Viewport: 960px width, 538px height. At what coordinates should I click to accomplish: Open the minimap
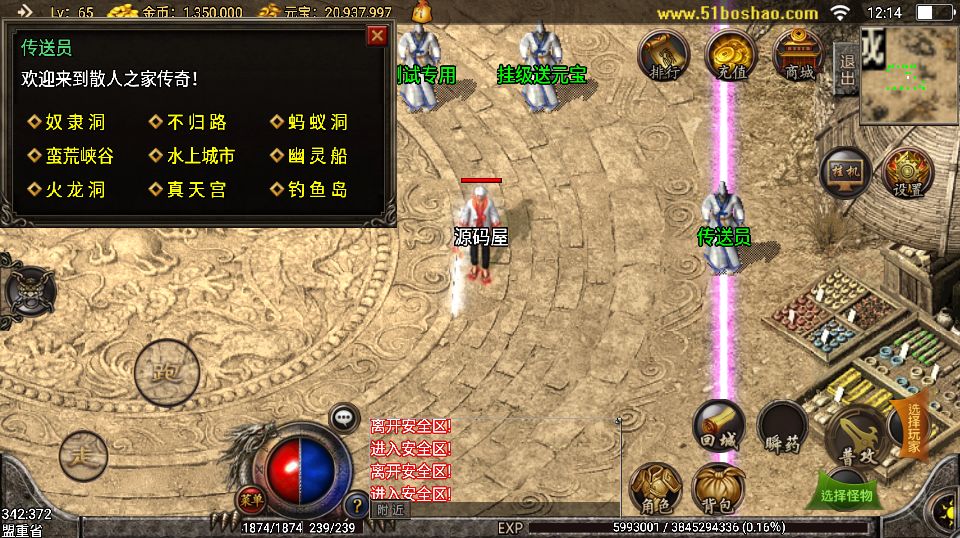(x=908, y=73)
